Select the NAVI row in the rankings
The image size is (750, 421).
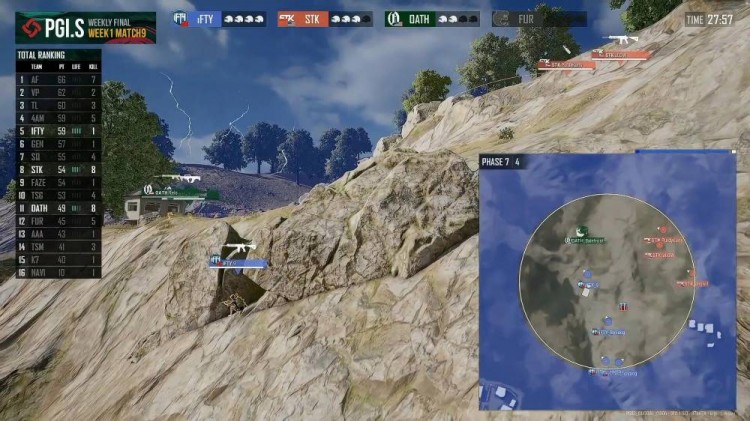pos(58,272)
